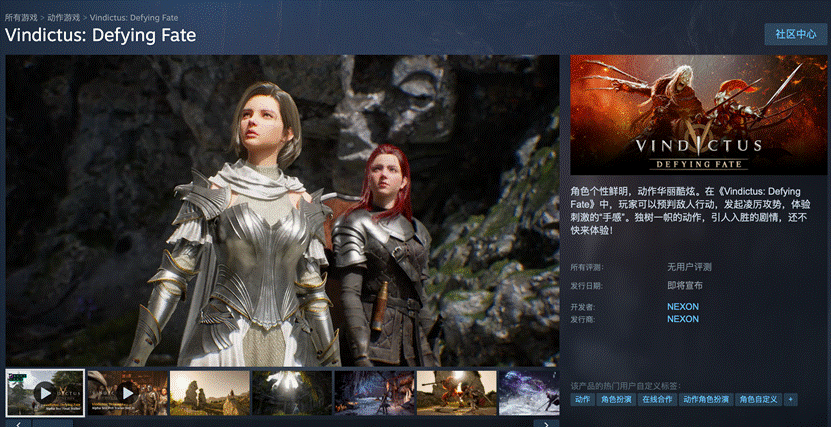Click the 动作游戏 breadcrumb link
The image size is (831, 427).
coord(63,17)
